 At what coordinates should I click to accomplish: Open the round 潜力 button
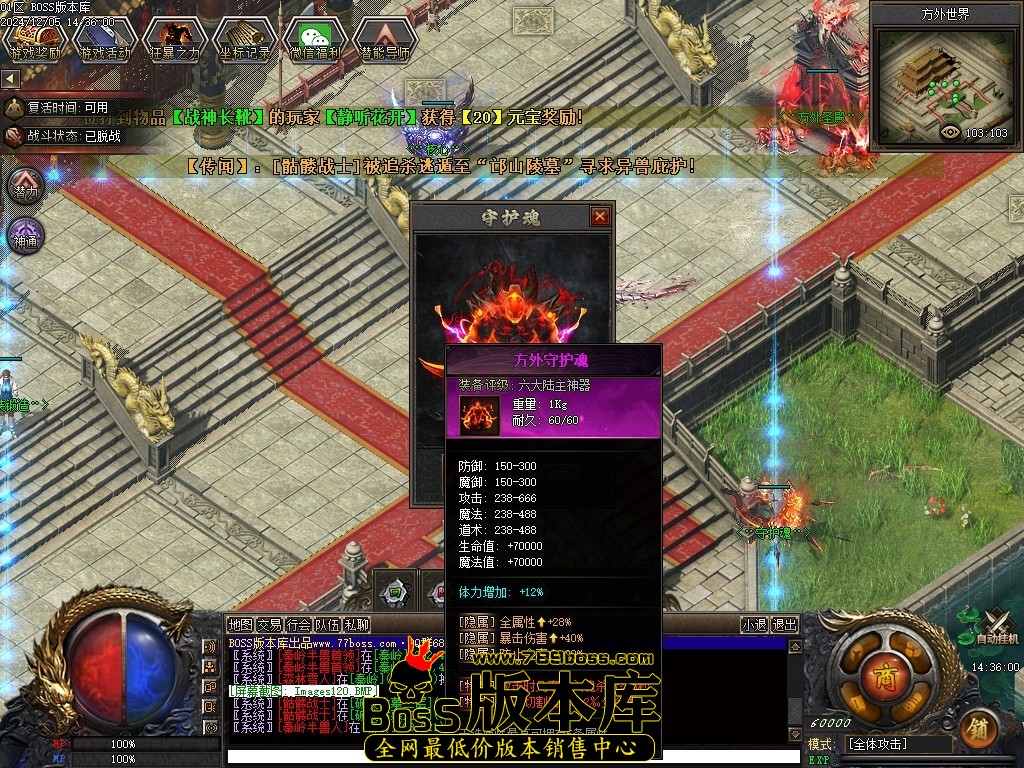(x=25, y=187)
